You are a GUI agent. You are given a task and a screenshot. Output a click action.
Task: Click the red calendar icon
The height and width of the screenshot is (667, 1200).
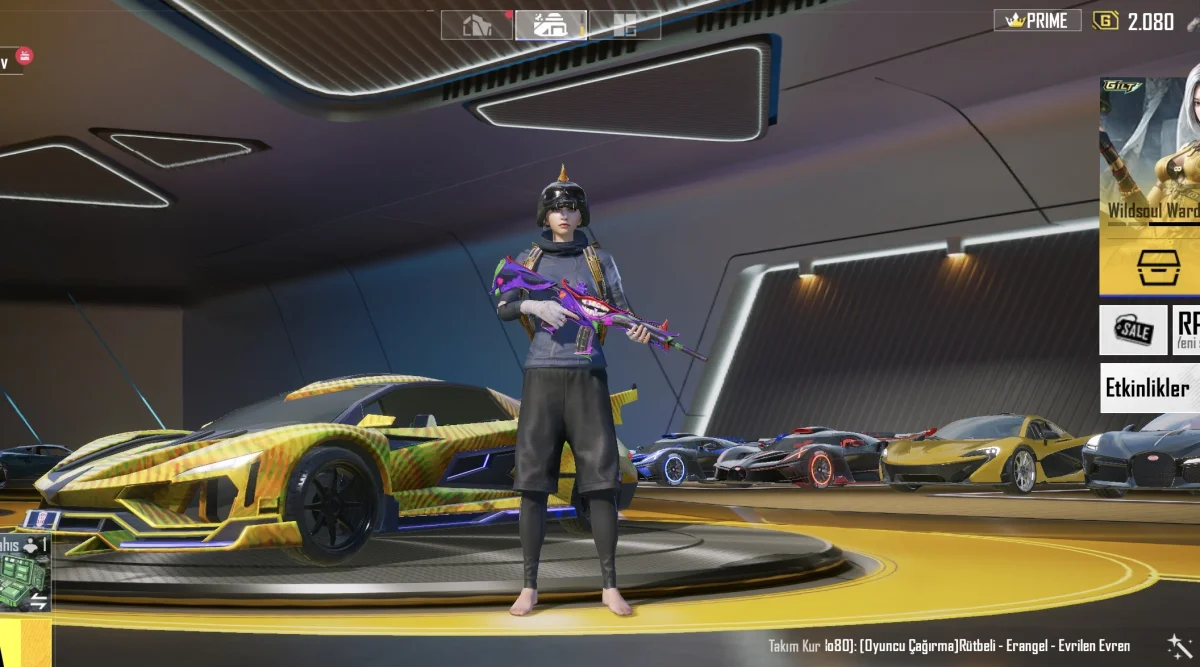[24, 56]
